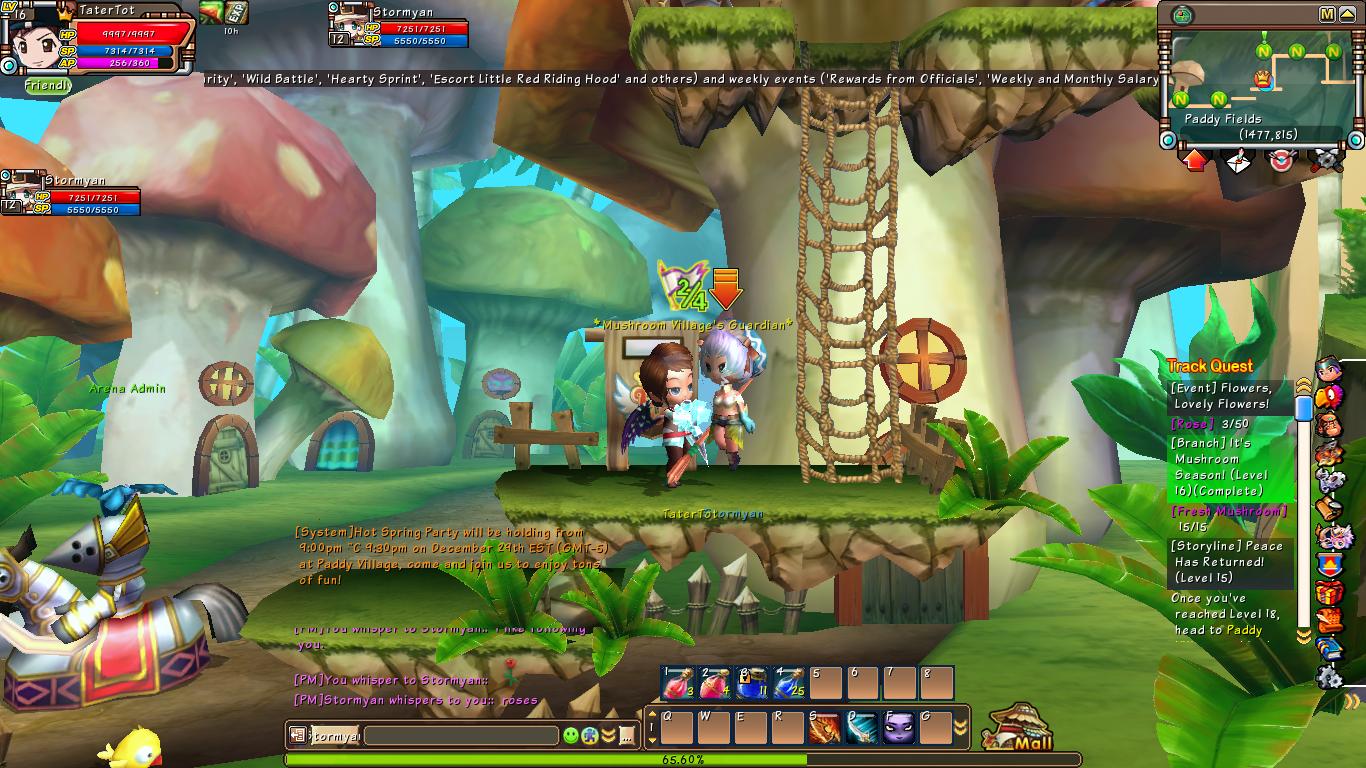Viewport: 1366px width, 768px height.
Task: Open the green smiley emoticon picker
Action: tap(570, 736)
